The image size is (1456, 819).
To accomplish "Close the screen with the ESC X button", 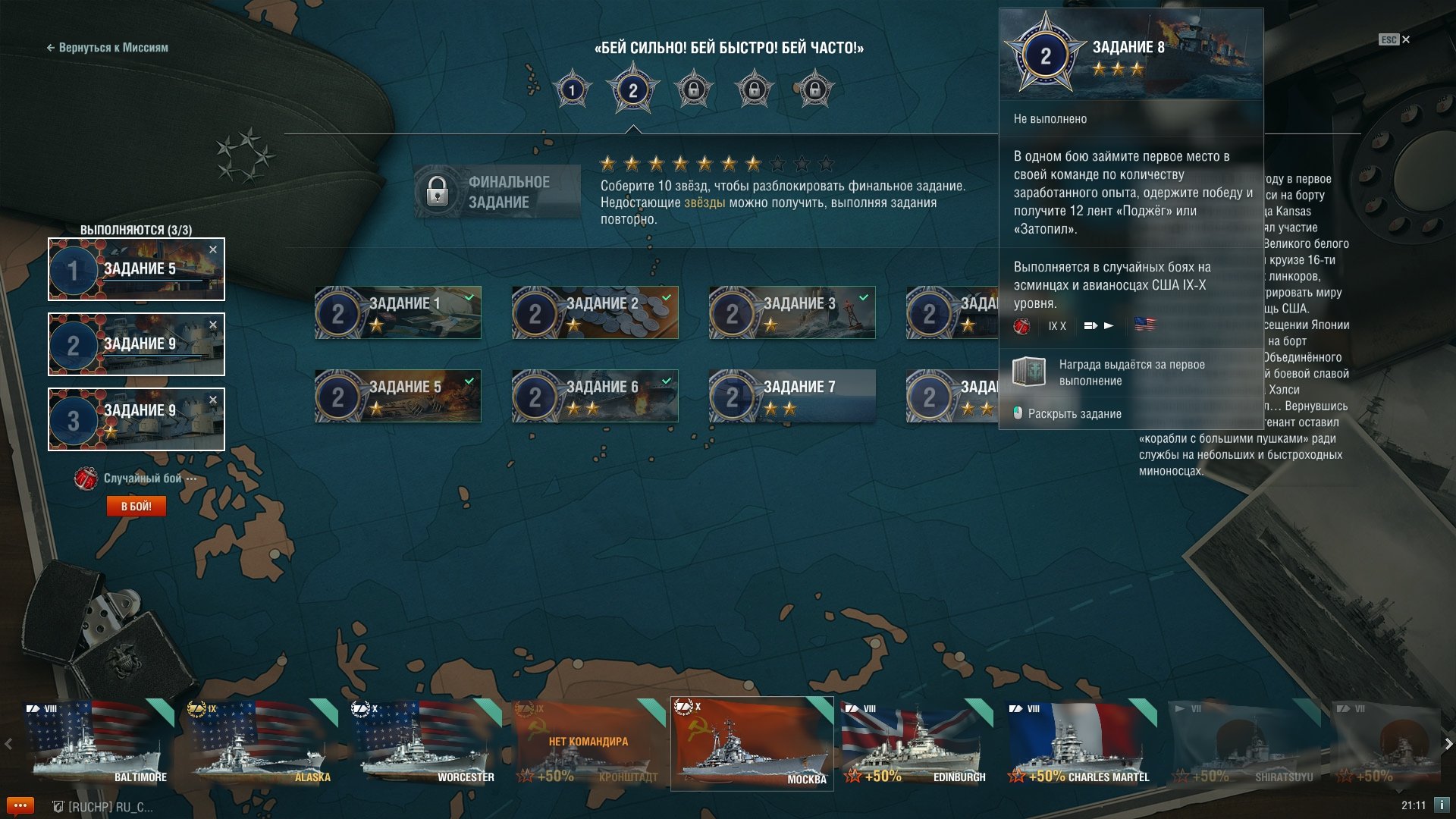I will point(1405,39).
